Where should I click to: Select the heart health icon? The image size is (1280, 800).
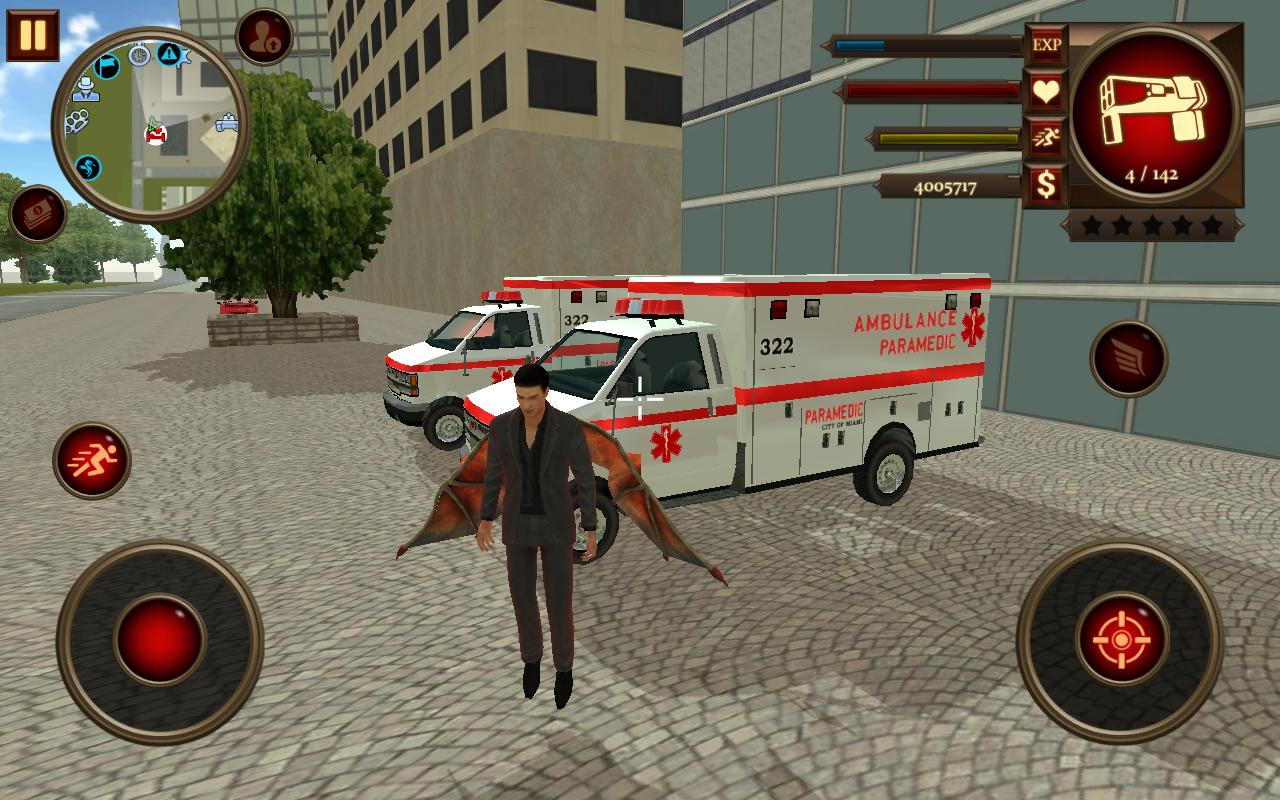(x=1047, y=92)
